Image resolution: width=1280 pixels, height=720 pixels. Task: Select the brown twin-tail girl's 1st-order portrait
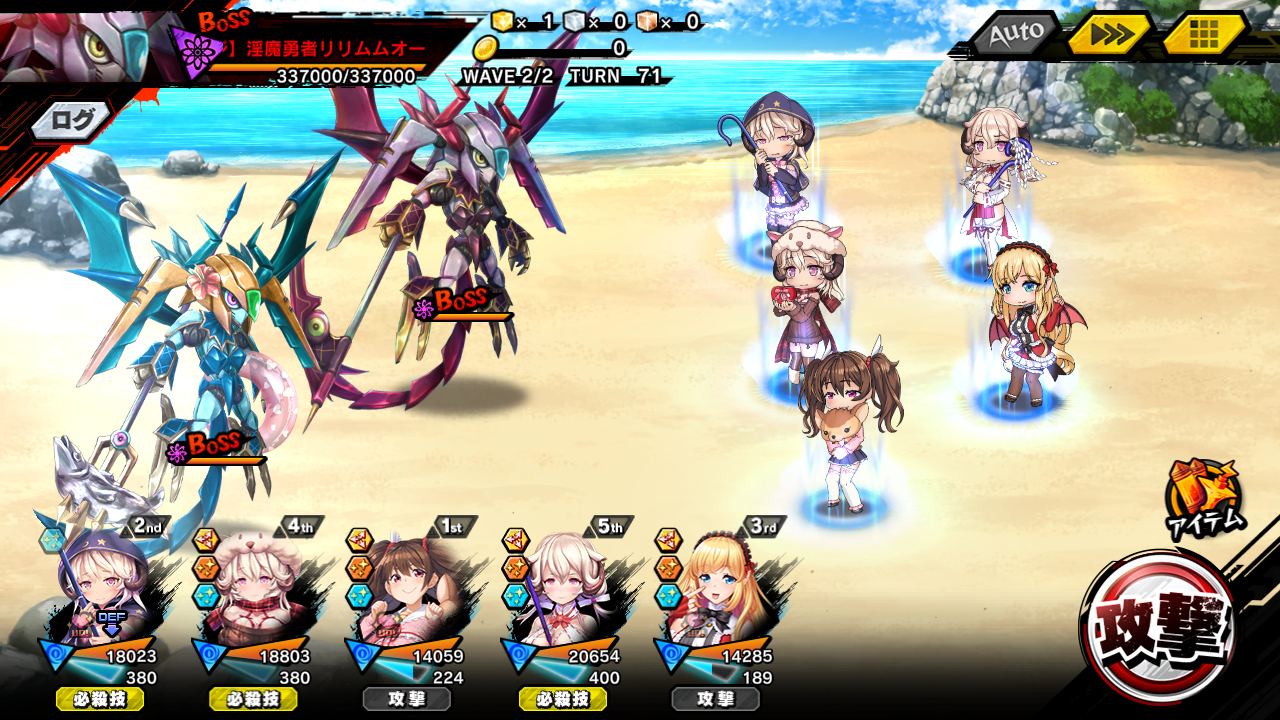click(x=408, y=590)
